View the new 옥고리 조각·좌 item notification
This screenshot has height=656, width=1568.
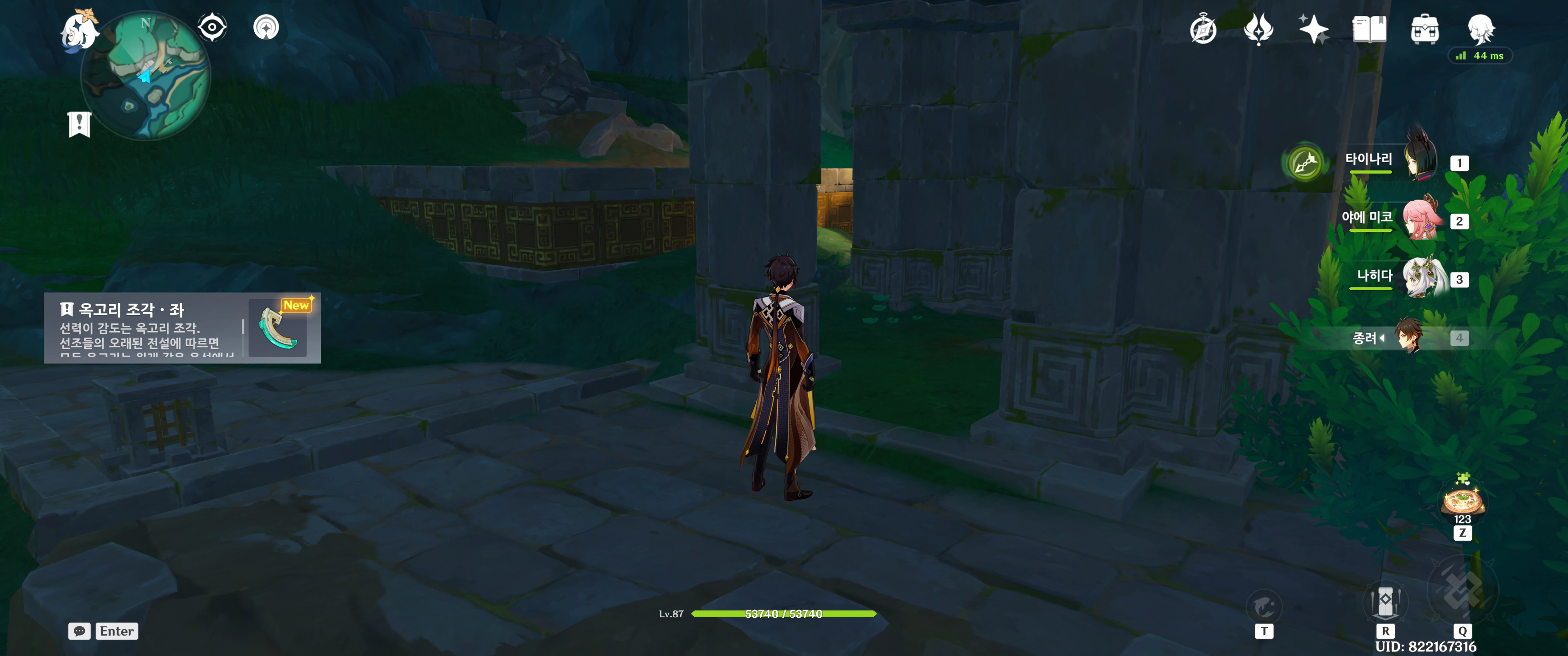(x=182, y=328)
